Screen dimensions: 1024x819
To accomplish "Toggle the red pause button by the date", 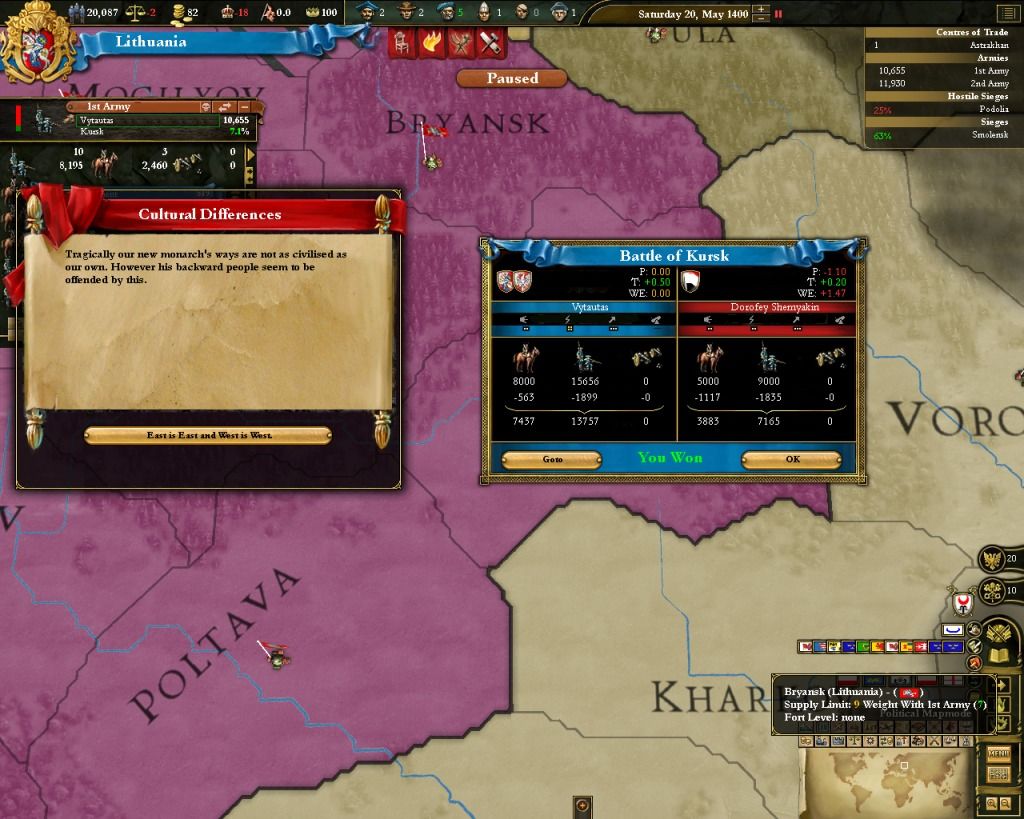I will coord(779,14).
